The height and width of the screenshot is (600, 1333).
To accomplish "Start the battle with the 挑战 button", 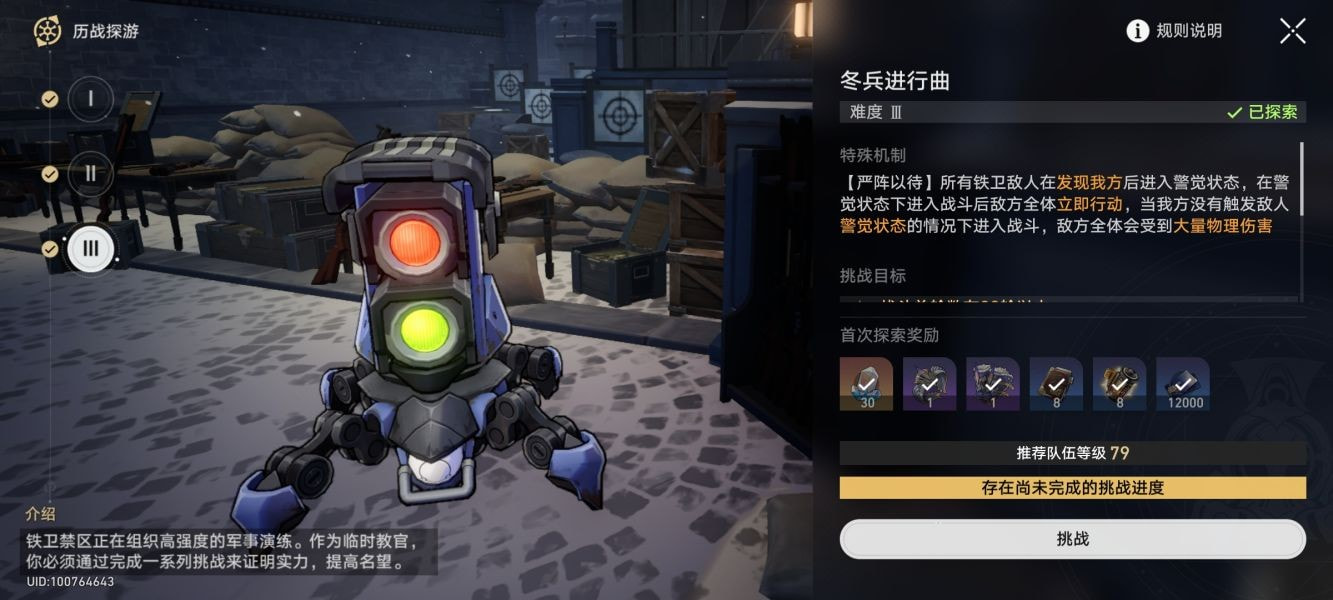I will [x=1072, y=539].
